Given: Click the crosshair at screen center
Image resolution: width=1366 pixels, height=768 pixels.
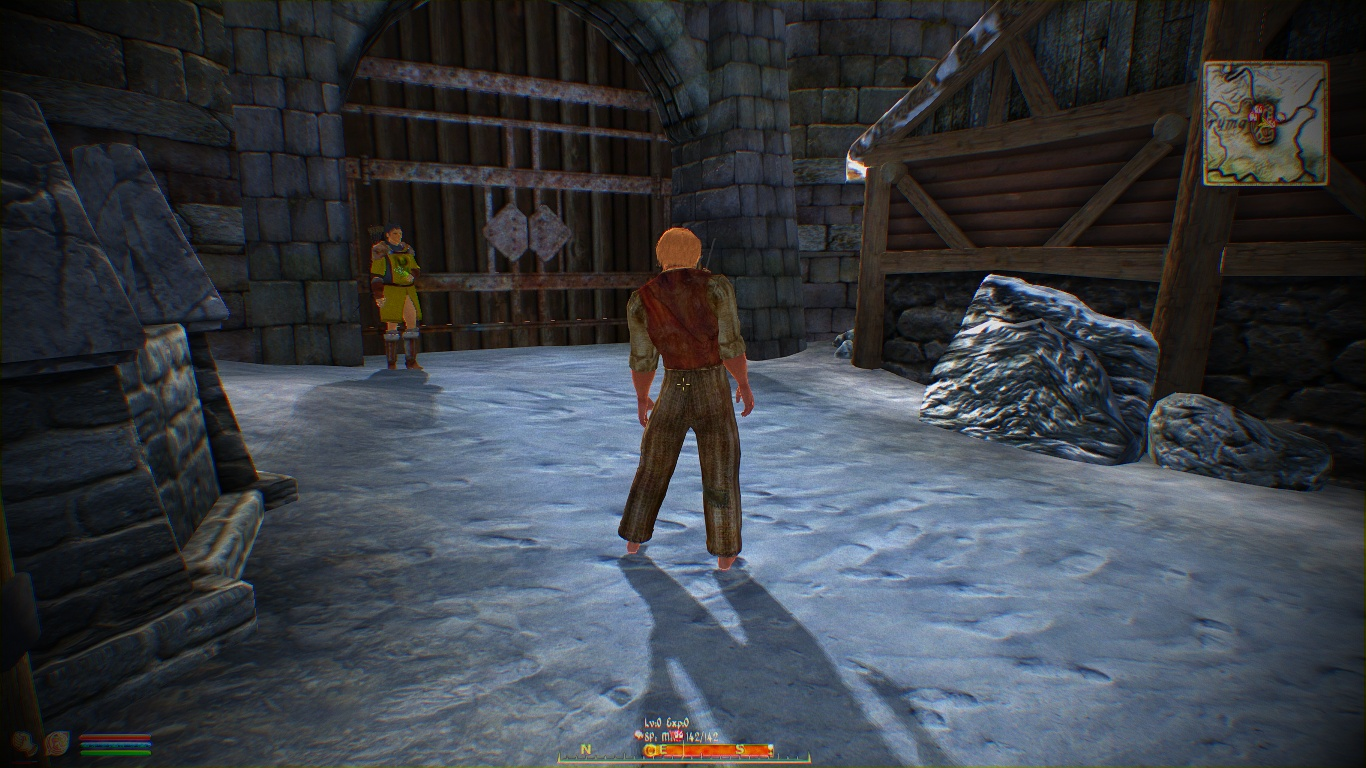Looking at the screenshot, I should (x=683, y=384).
